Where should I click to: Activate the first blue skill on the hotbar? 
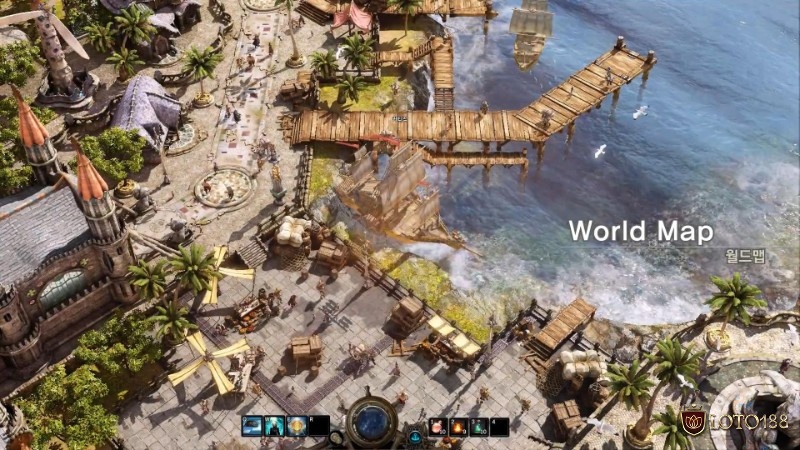[251, 426]
